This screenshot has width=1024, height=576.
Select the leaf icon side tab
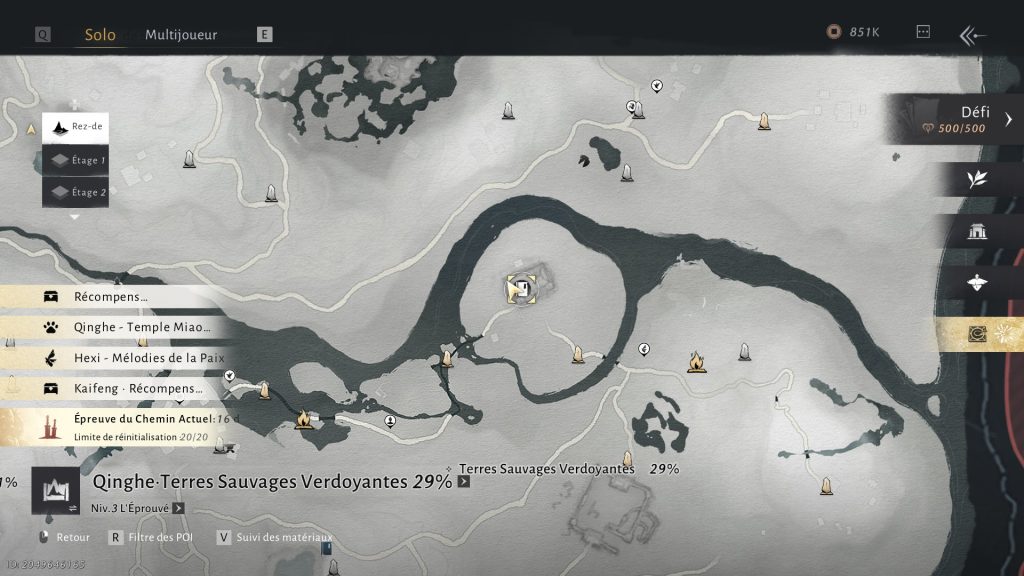click(x=977, y=179)
